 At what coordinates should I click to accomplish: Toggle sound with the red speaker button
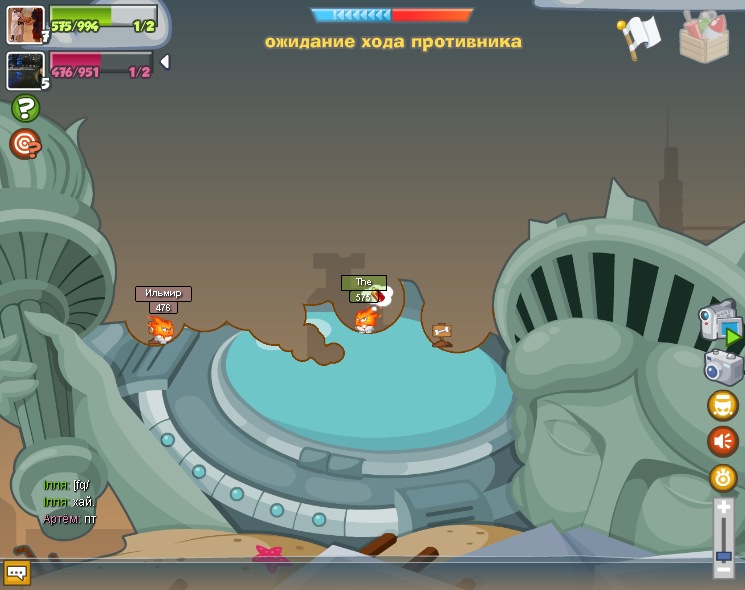click(722, 441)
